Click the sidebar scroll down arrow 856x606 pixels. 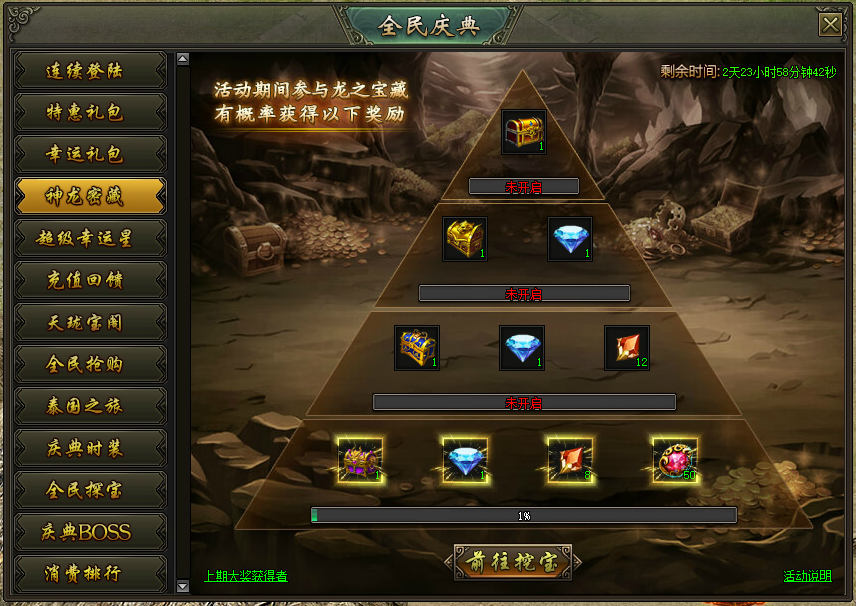(x=182, y=586)
